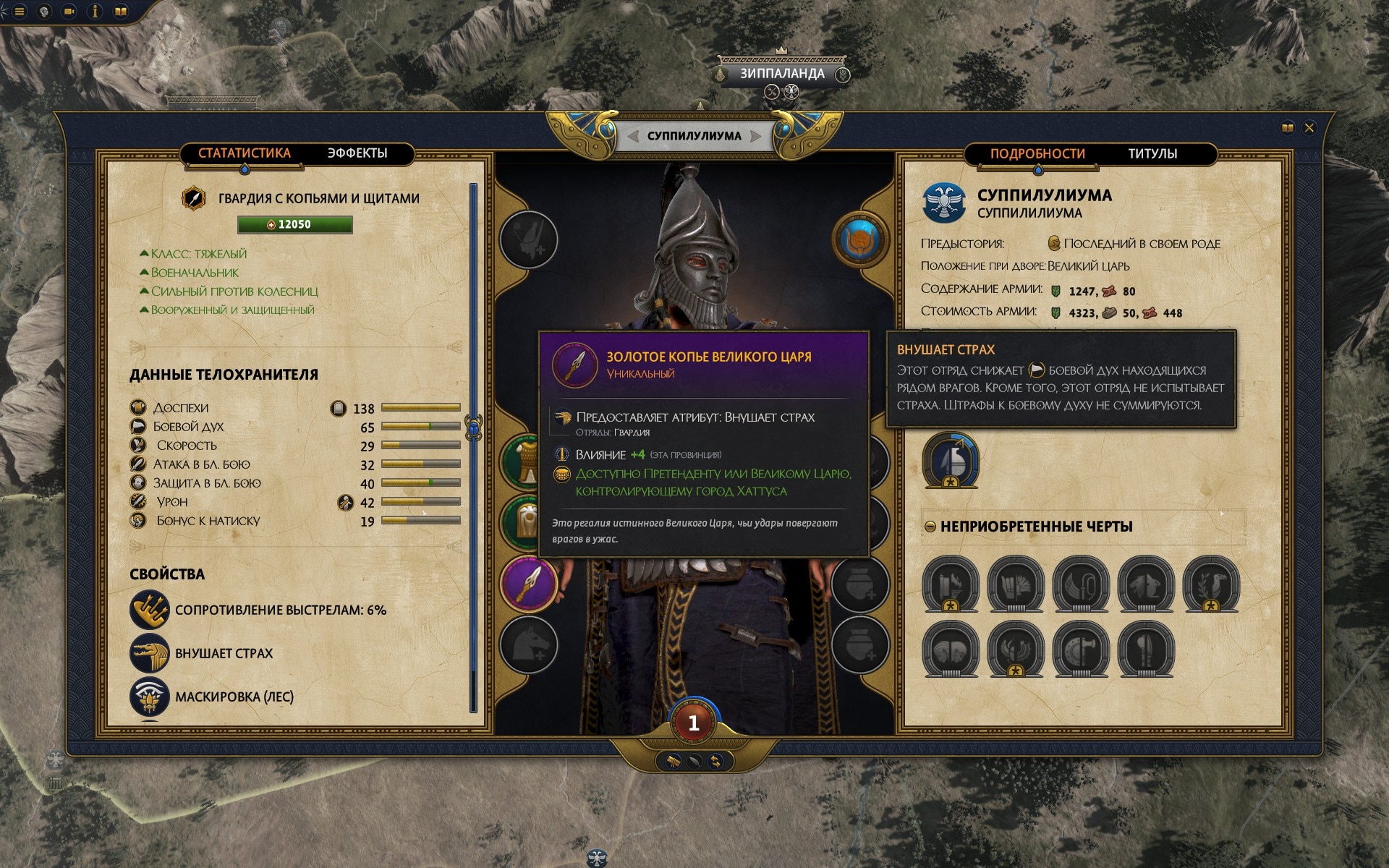Select the Статистика tab
The height and width of the screenshot is (868, 1389).
tap(244, 153)
